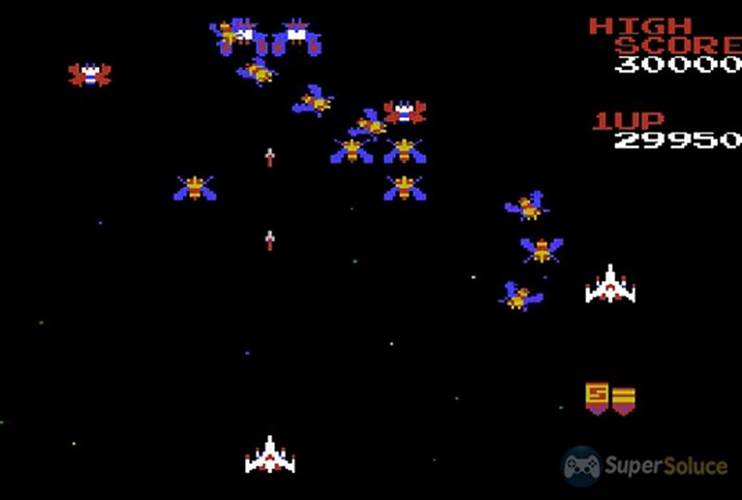Screen dimensions: 742x500
Task: Select the stage badge marked with 5
Action: [597, 397]
